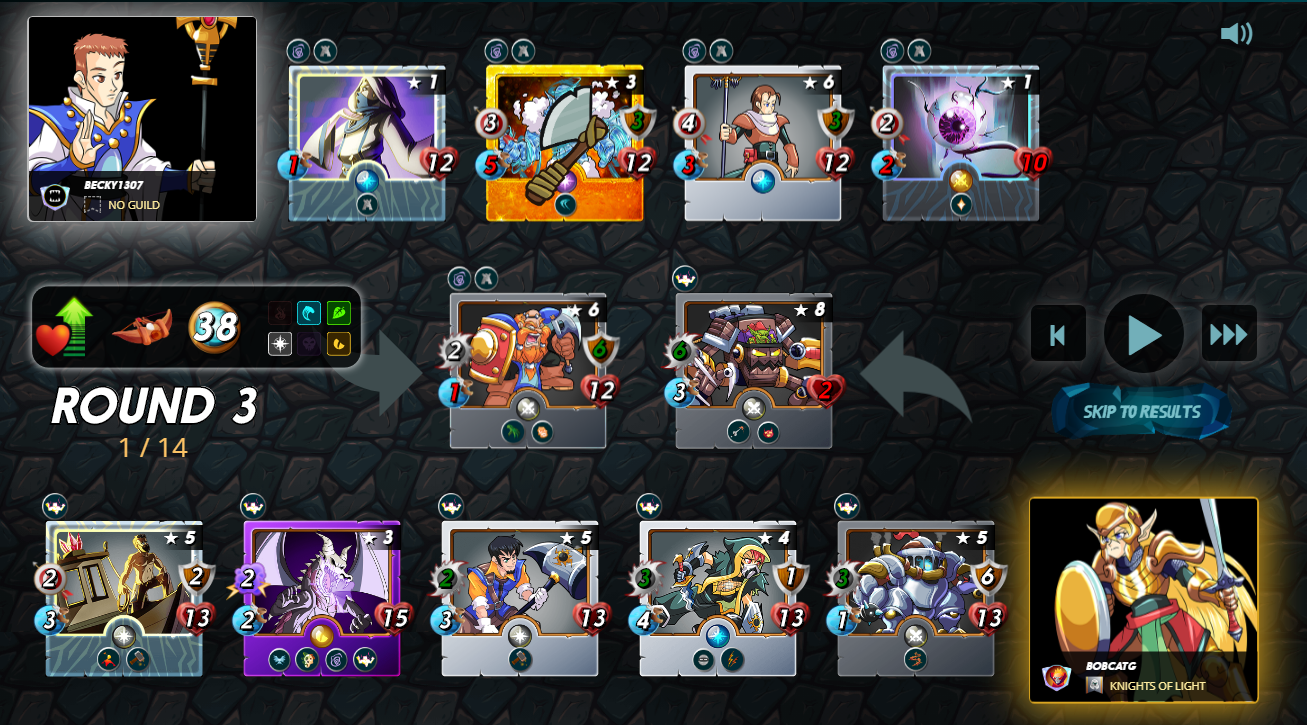Select the water splinter icon

(x=309, y=313)
